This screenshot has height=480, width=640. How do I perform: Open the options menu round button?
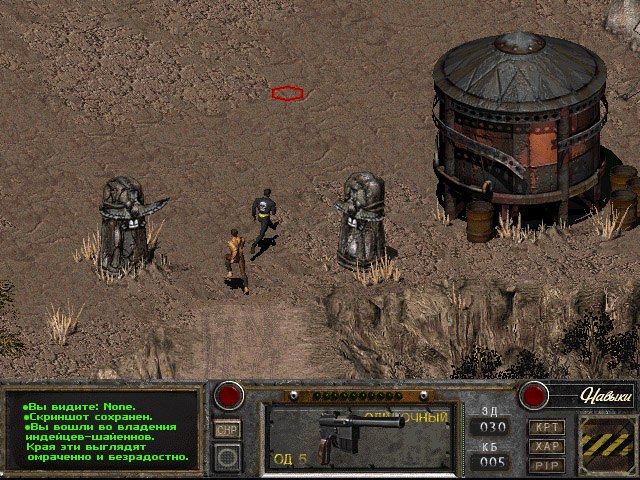point(228,456)
